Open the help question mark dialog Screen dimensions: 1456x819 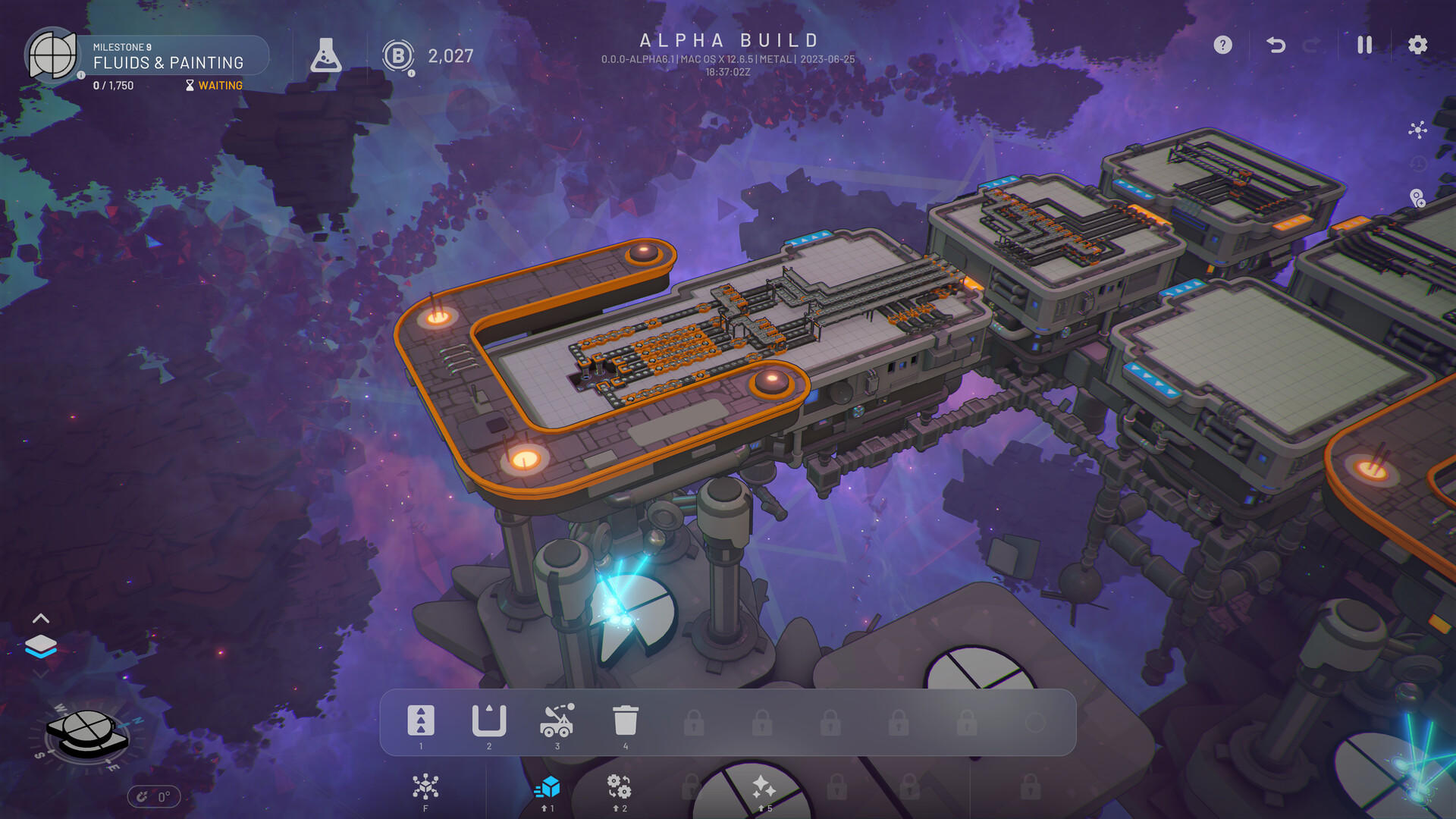pos(1222,45)
